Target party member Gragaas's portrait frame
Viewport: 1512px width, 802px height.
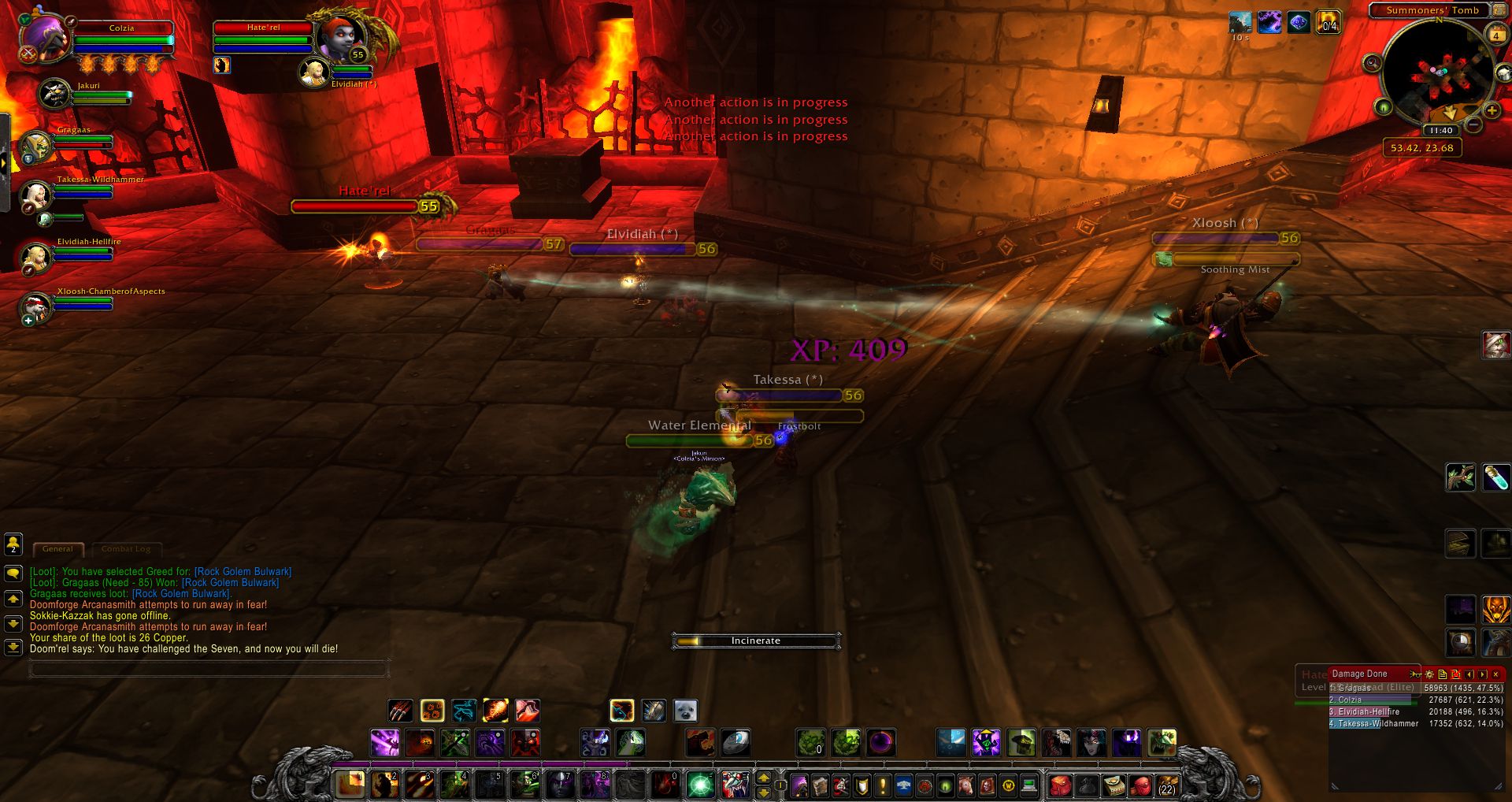pyautogui.click(x=36, y=146)
